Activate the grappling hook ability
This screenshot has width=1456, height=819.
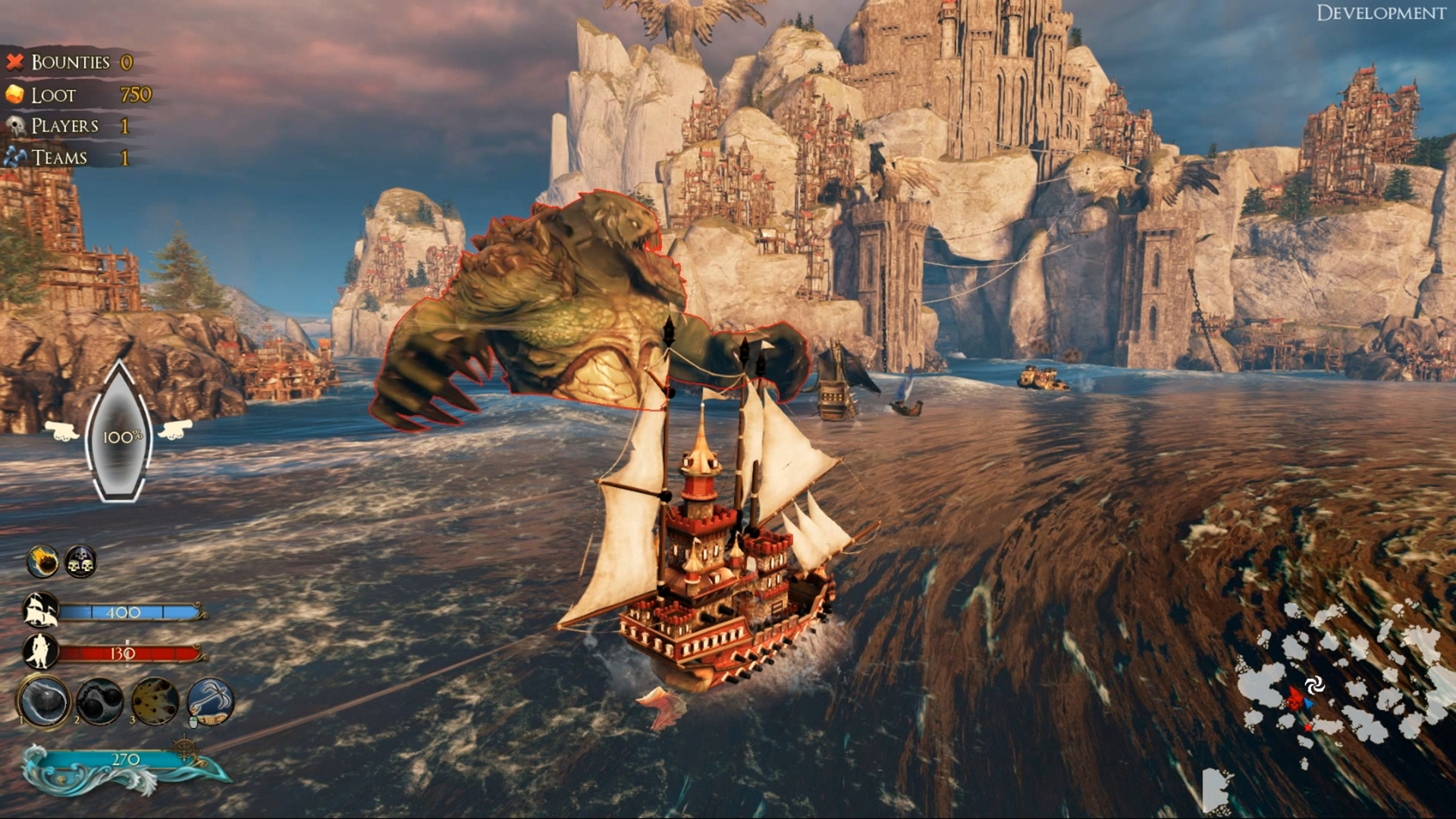coord(210,701)
